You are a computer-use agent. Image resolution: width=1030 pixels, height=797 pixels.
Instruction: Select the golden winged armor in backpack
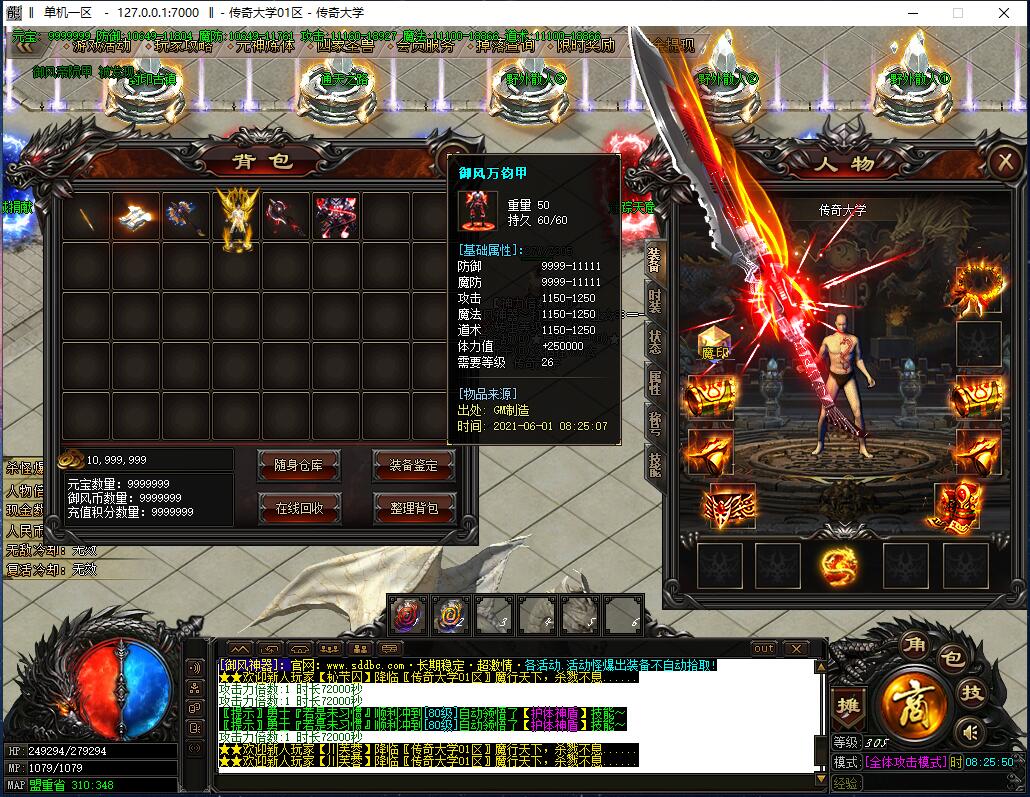tap(238, 217)
